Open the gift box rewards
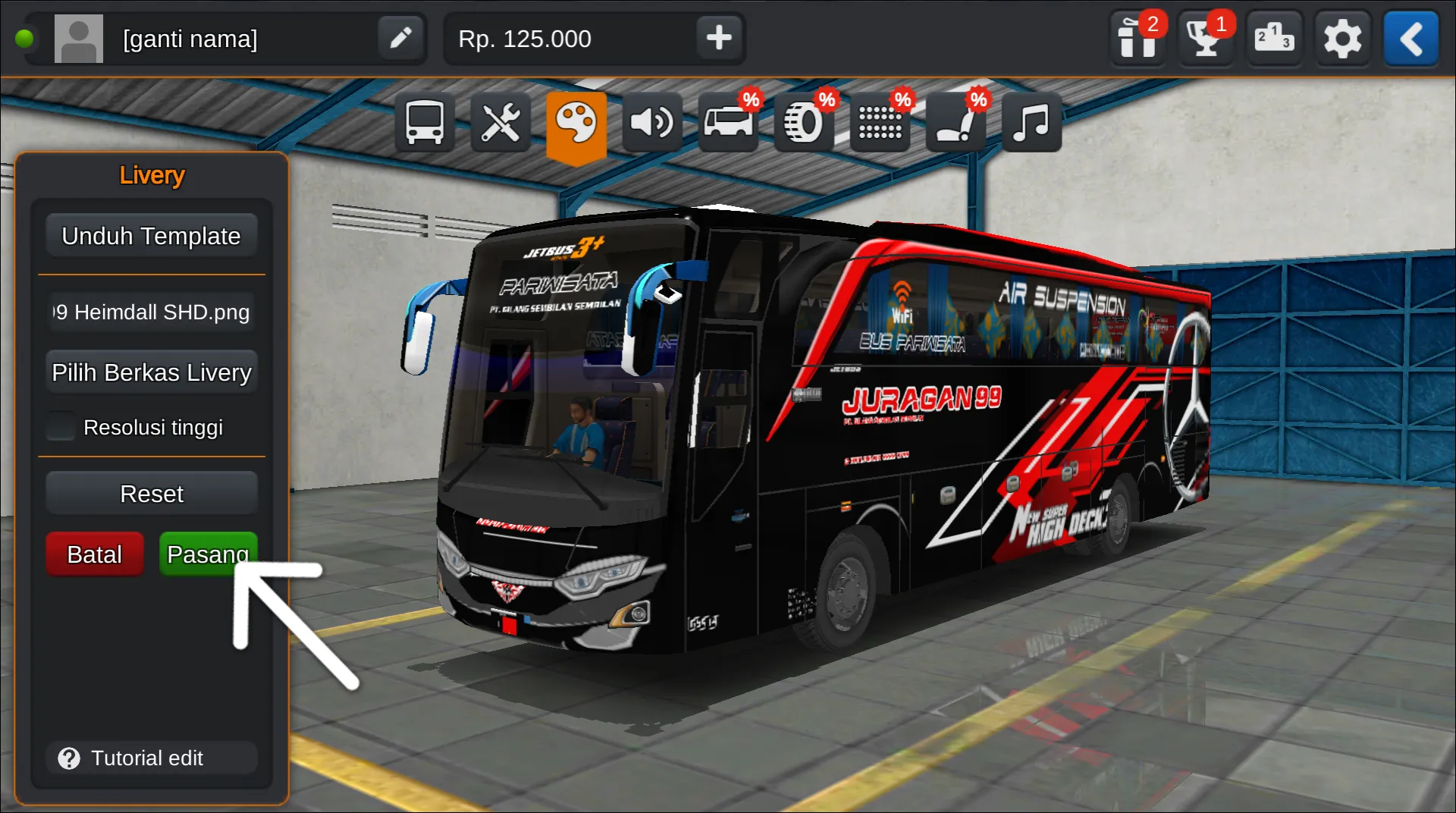This screenshot has height=813, width=1456. coord(1137,38)
